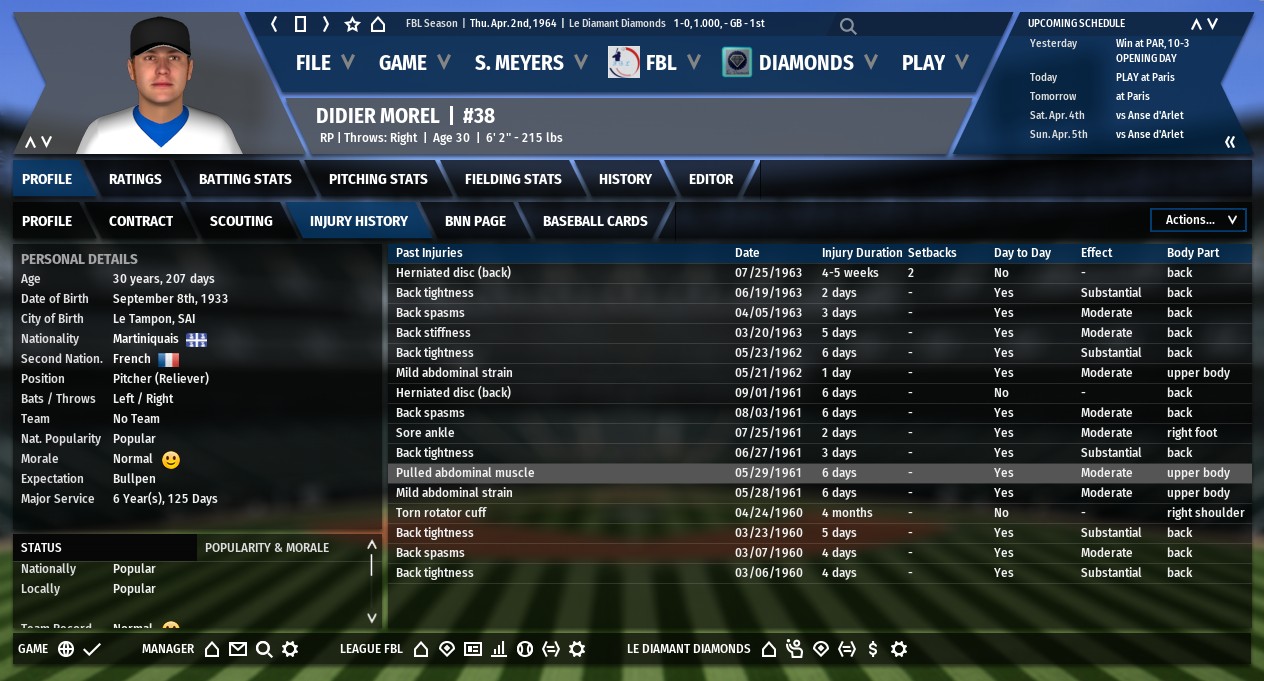
Task: View the BASEBALL CARDS sub-tab
Action: pyautogui.click(x=595, y=221)
